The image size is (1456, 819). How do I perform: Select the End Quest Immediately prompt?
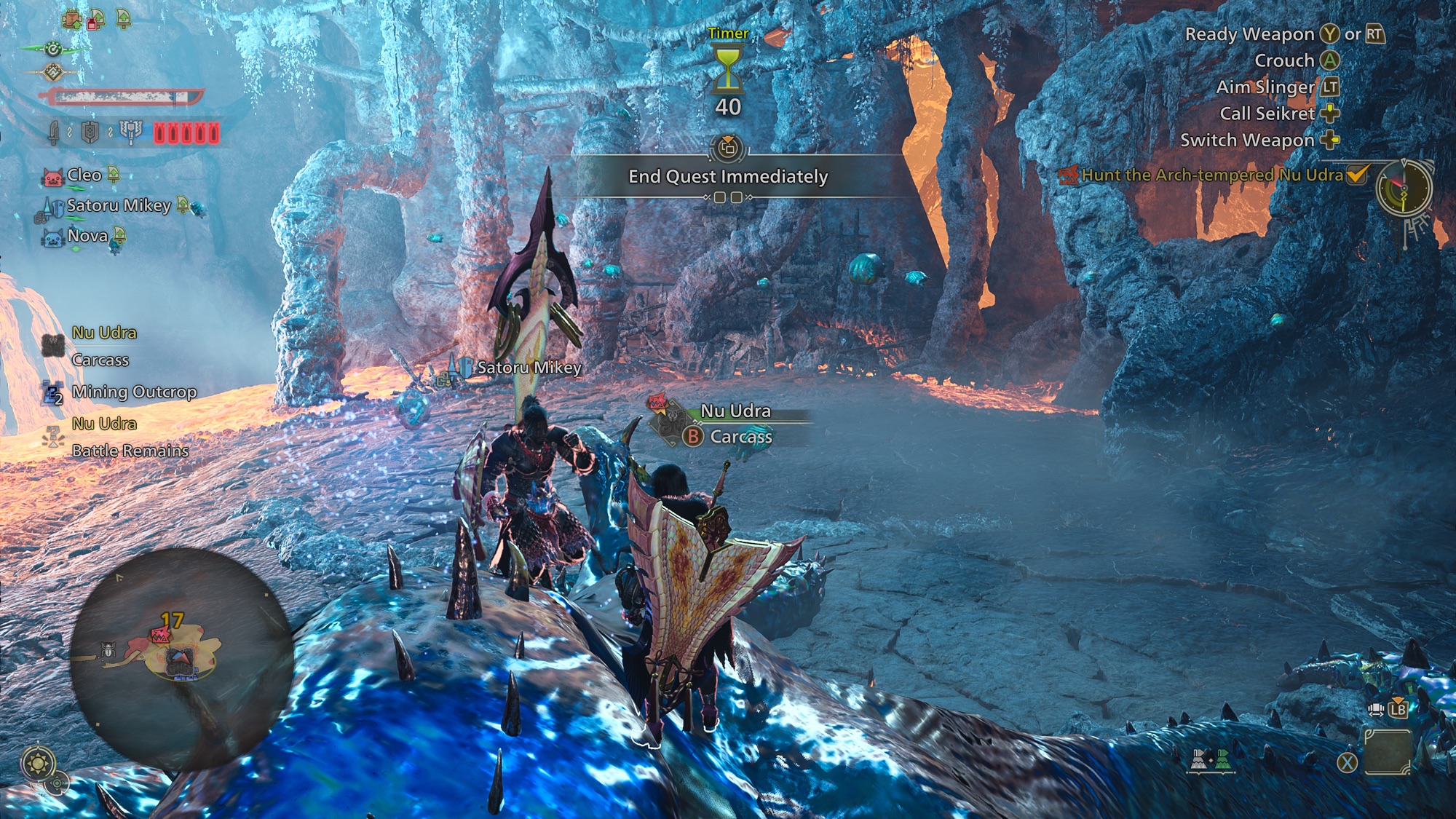tap(728, 177)
